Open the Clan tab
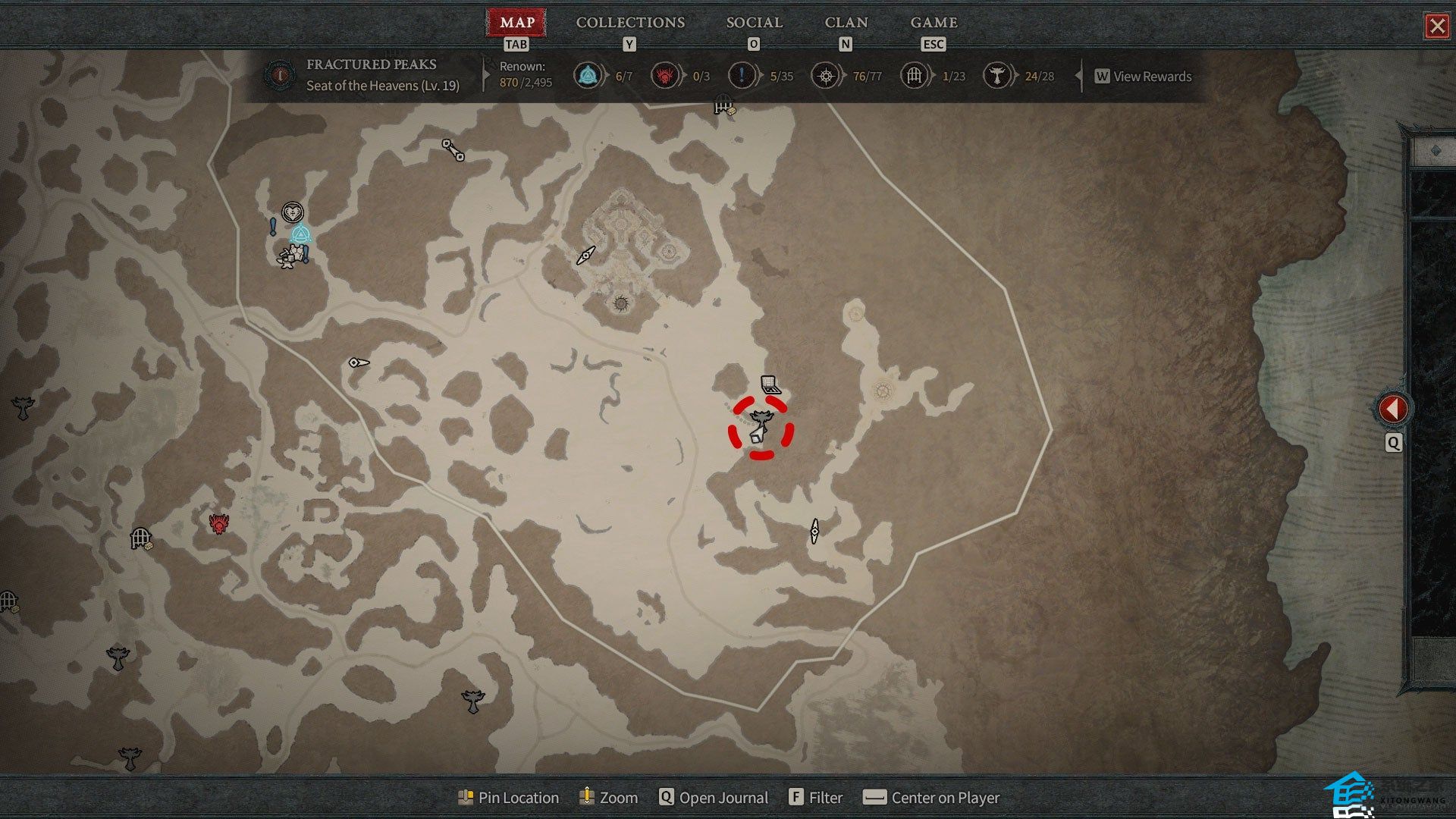1456x819 pixels. (x=846, y=23)
